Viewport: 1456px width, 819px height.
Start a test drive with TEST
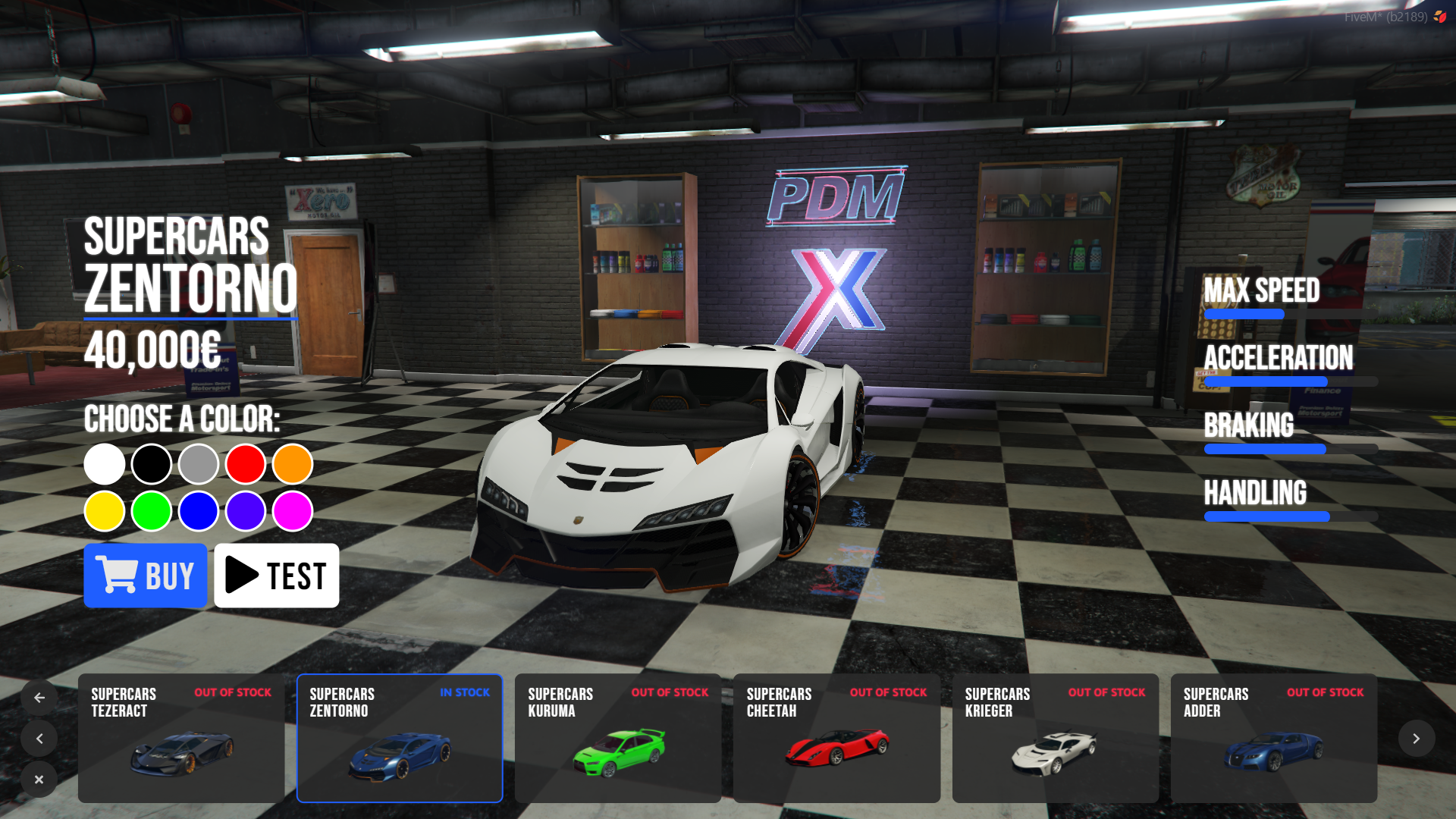[x=276, y=576]
